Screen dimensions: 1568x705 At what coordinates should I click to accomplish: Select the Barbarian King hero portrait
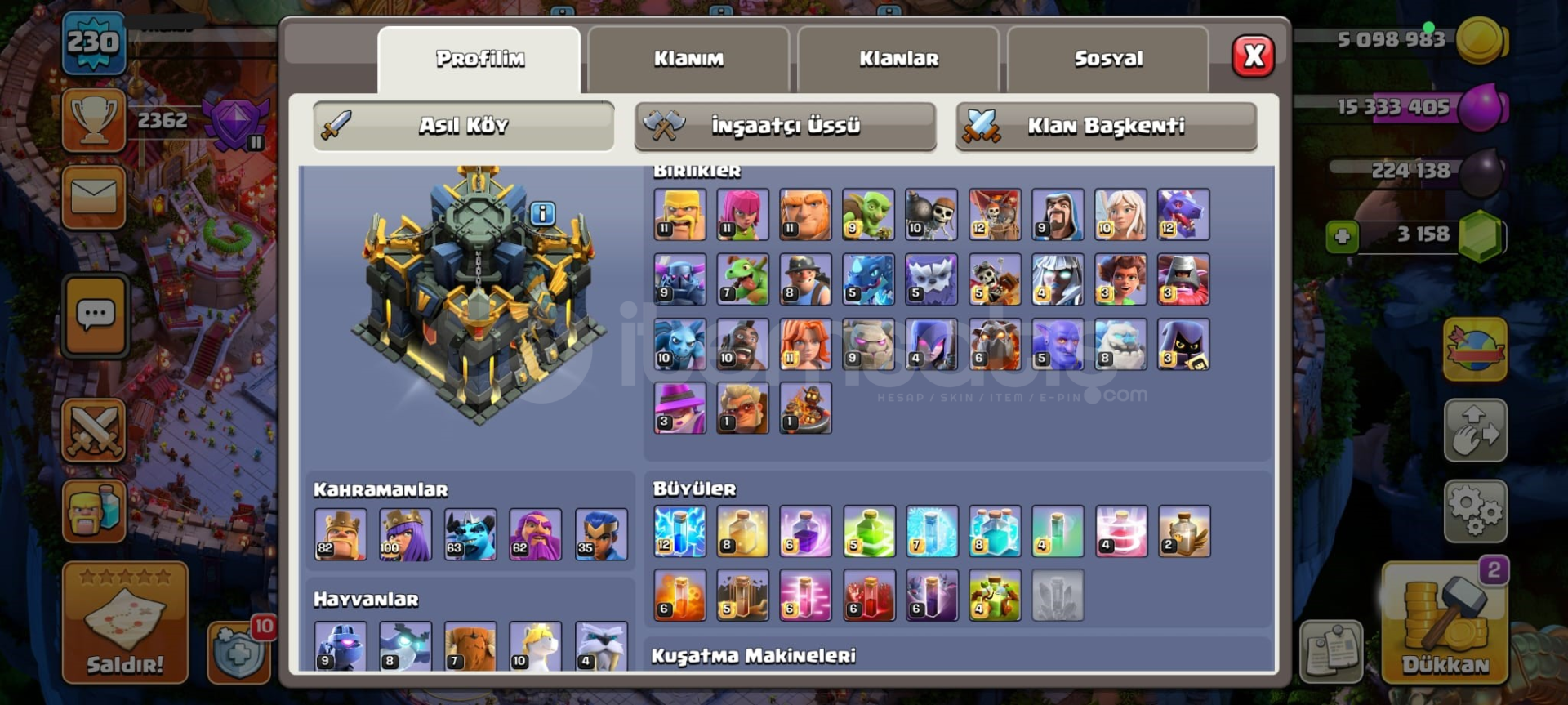tap(339, 533)
